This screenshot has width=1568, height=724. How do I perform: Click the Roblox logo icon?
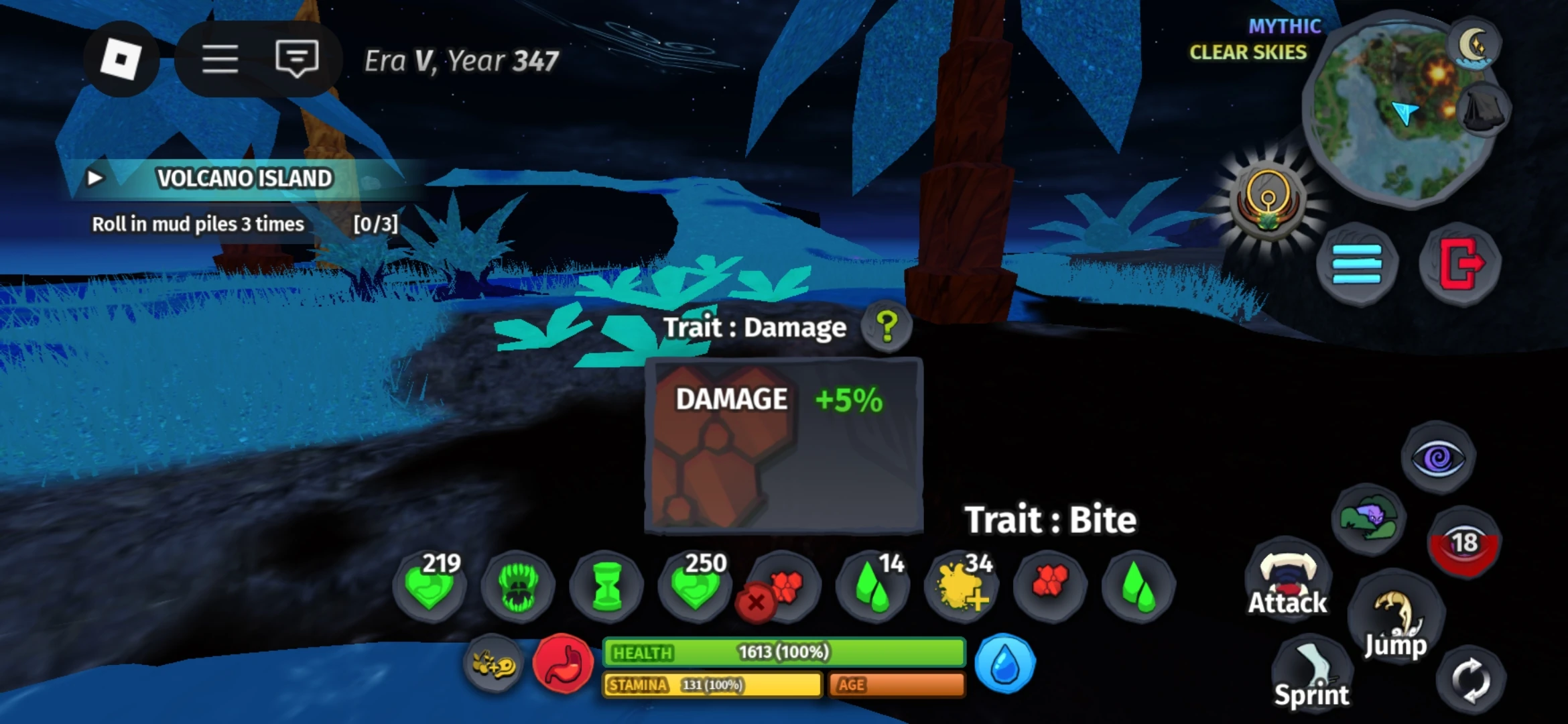tap(121, 59)
